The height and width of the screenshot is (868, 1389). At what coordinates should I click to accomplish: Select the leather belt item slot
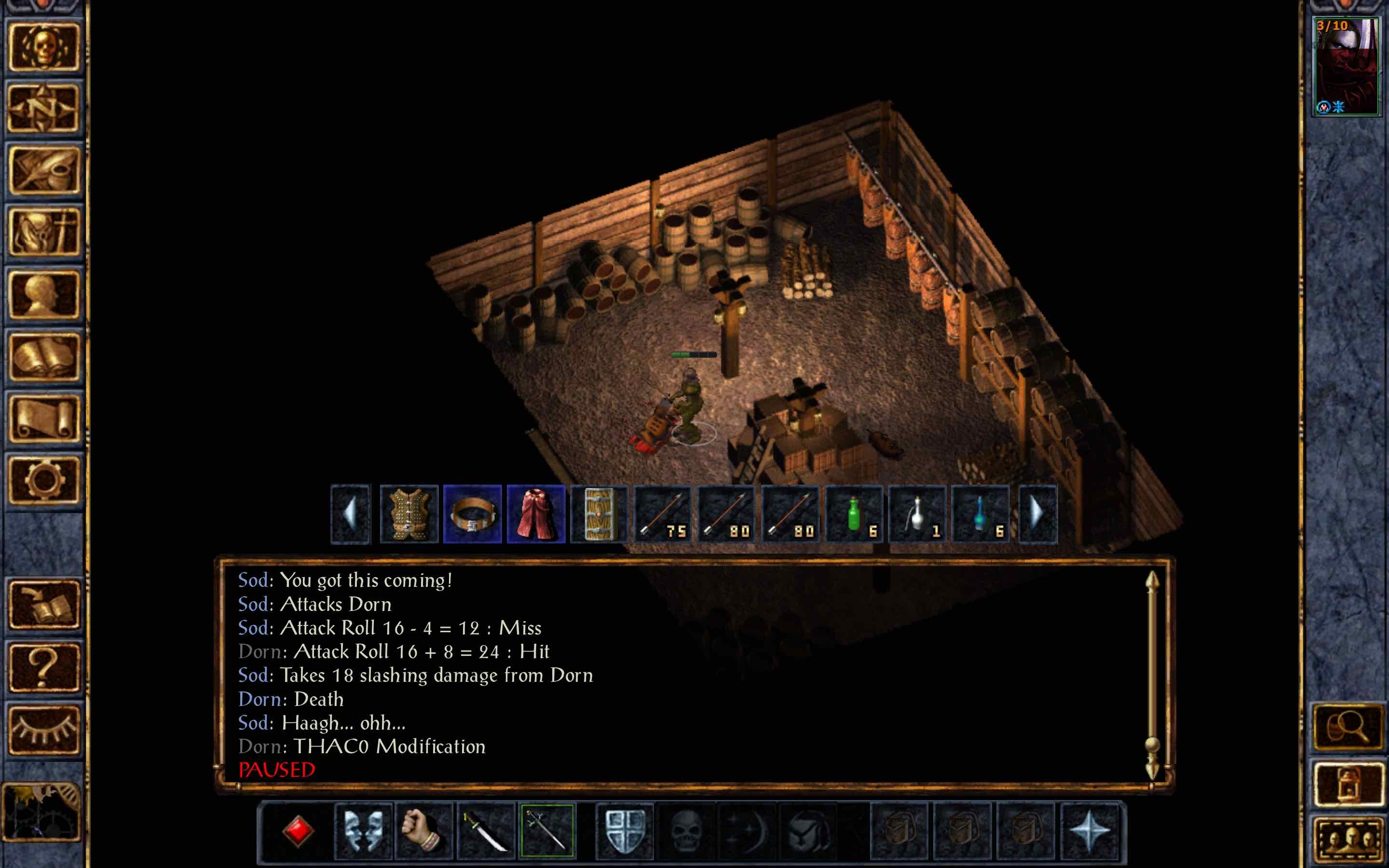(x=472, y=515)
